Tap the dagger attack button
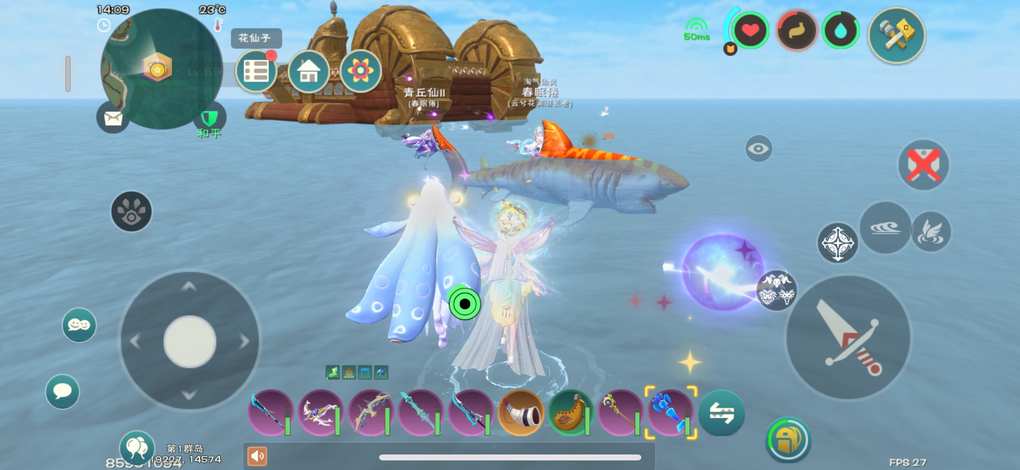1020x470 pixels. [848, 337]
